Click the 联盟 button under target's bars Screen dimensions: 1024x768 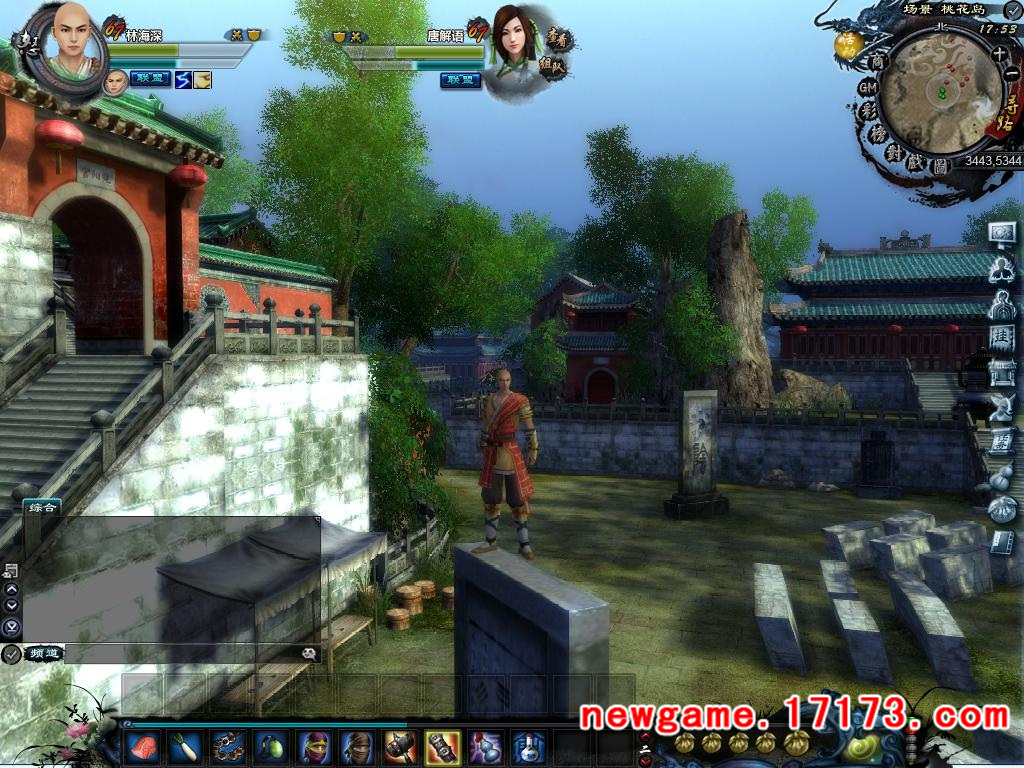tap(461, 80)
